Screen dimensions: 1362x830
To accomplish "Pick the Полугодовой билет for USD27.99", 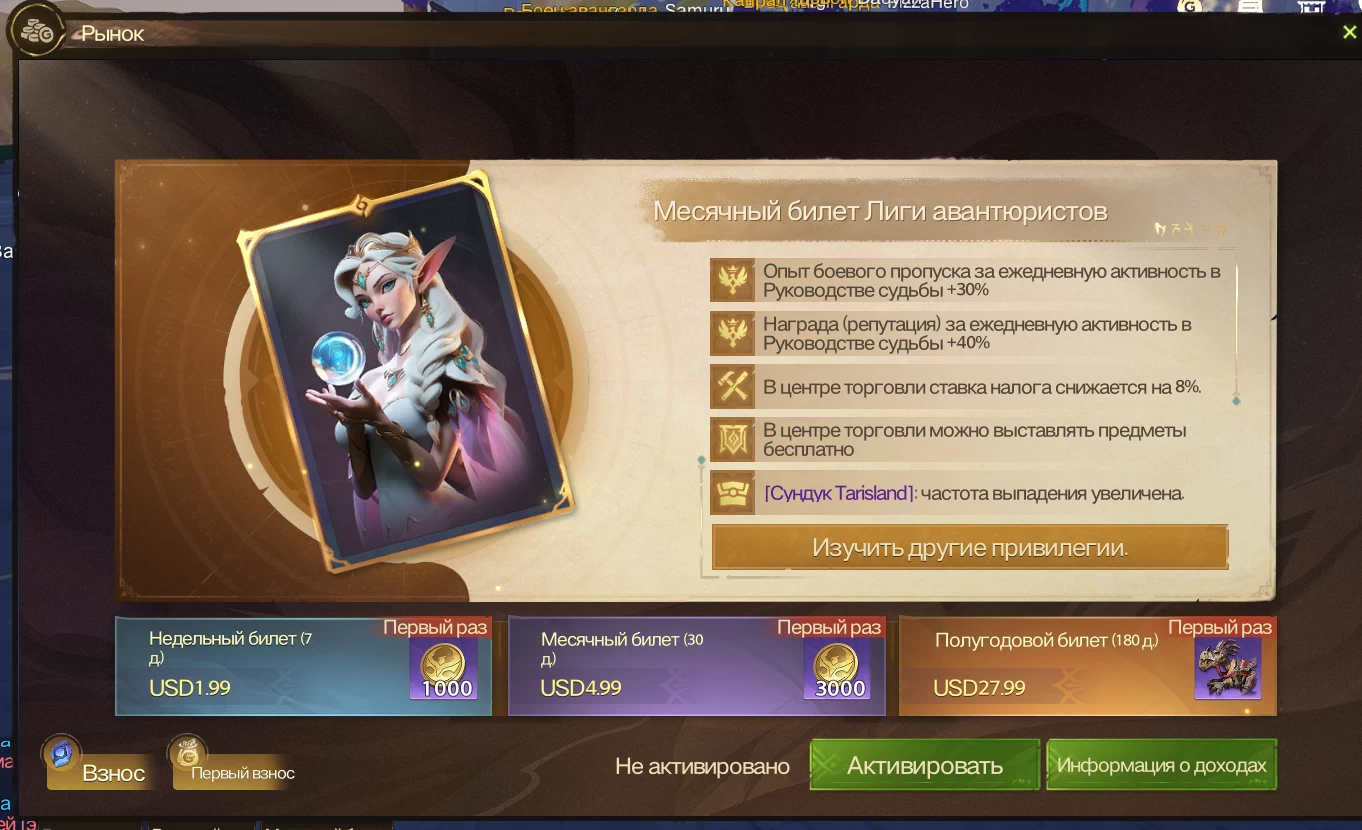I will click(1088, 666).
